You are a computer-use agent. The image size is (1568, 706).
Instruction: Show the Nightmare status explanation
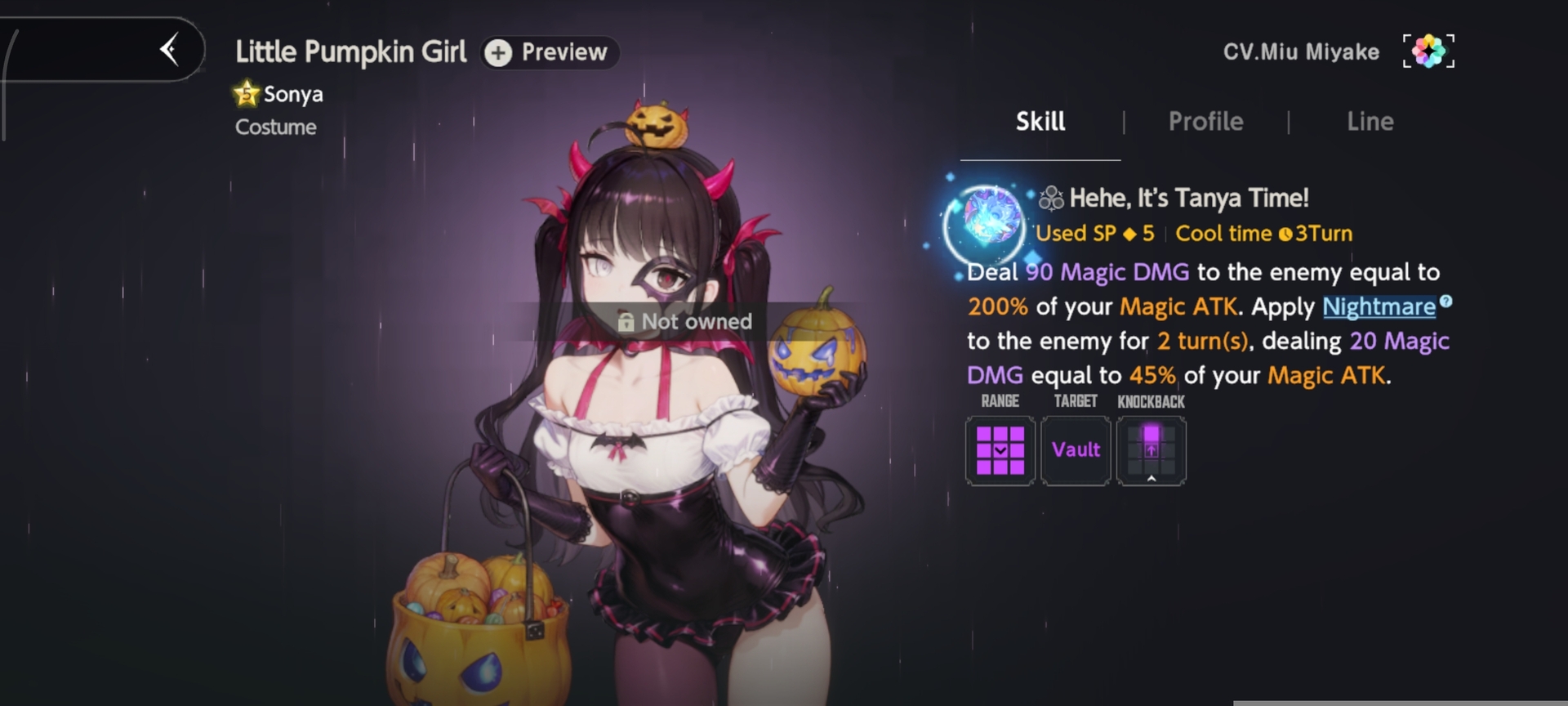pos(1379,306)
